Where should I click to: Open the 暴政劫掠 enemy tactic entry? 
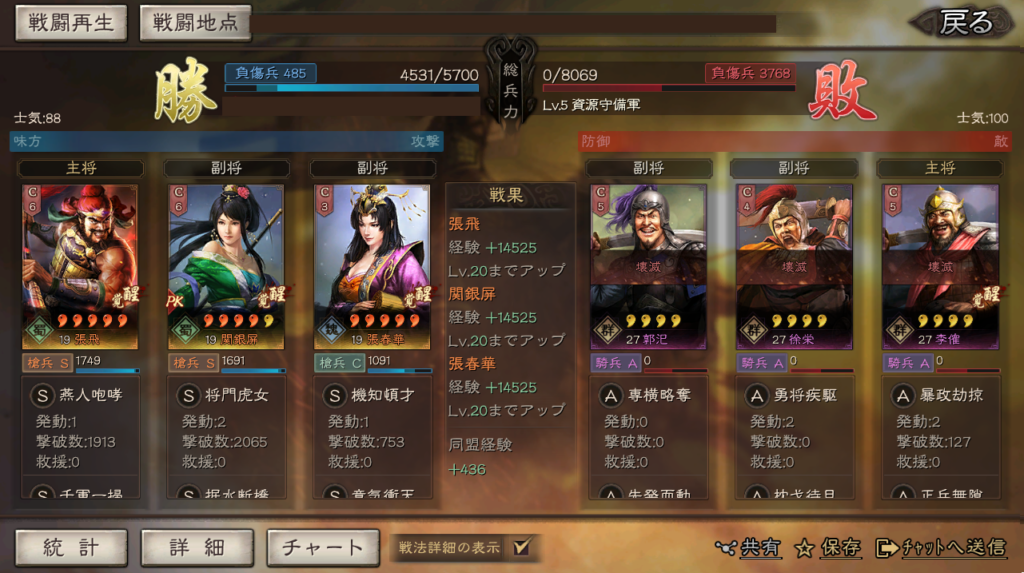[940, 395]
